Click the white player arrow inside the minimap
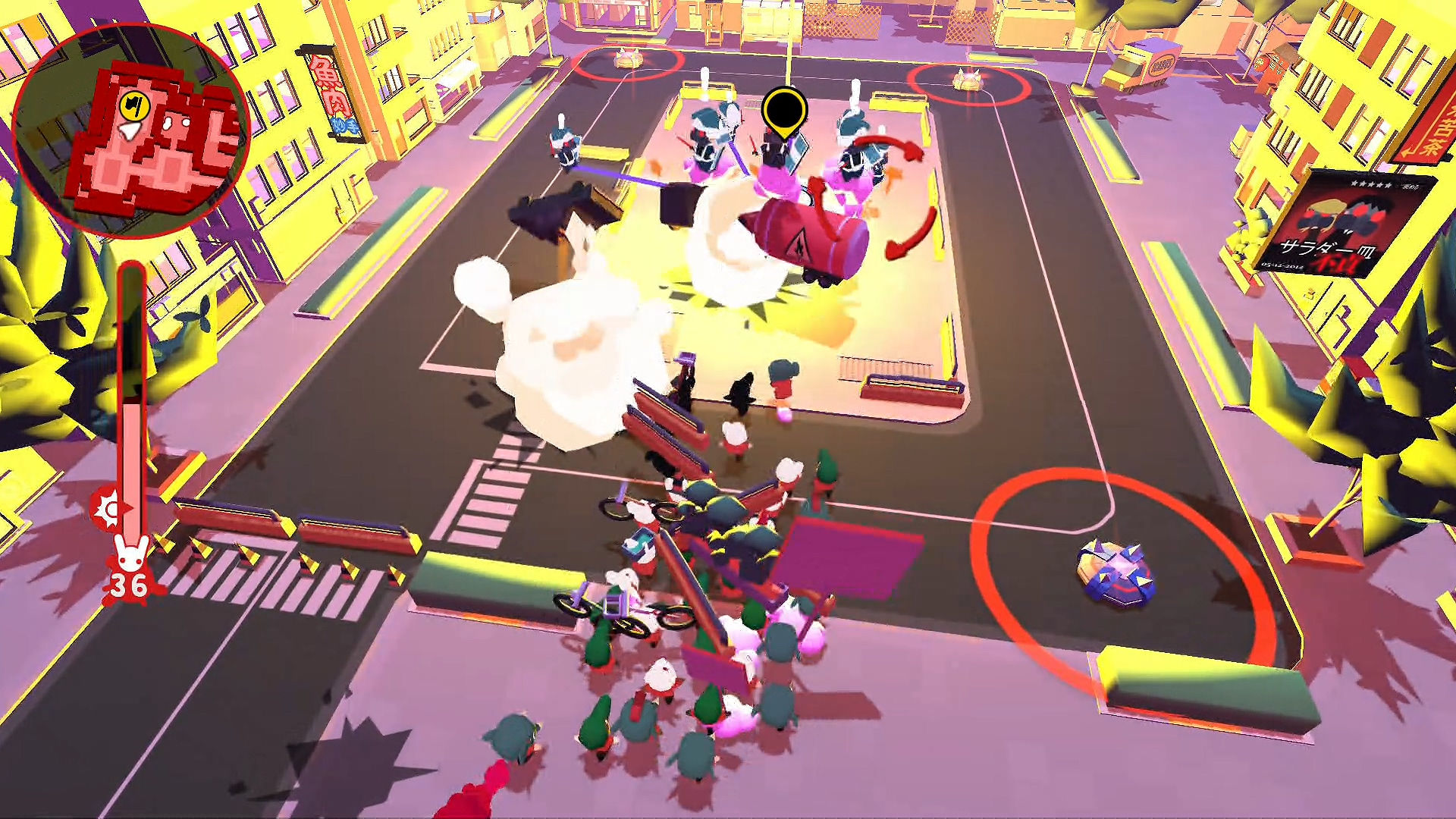Image resolution: width=1456 pixels, height=819 pixels. 129,131
